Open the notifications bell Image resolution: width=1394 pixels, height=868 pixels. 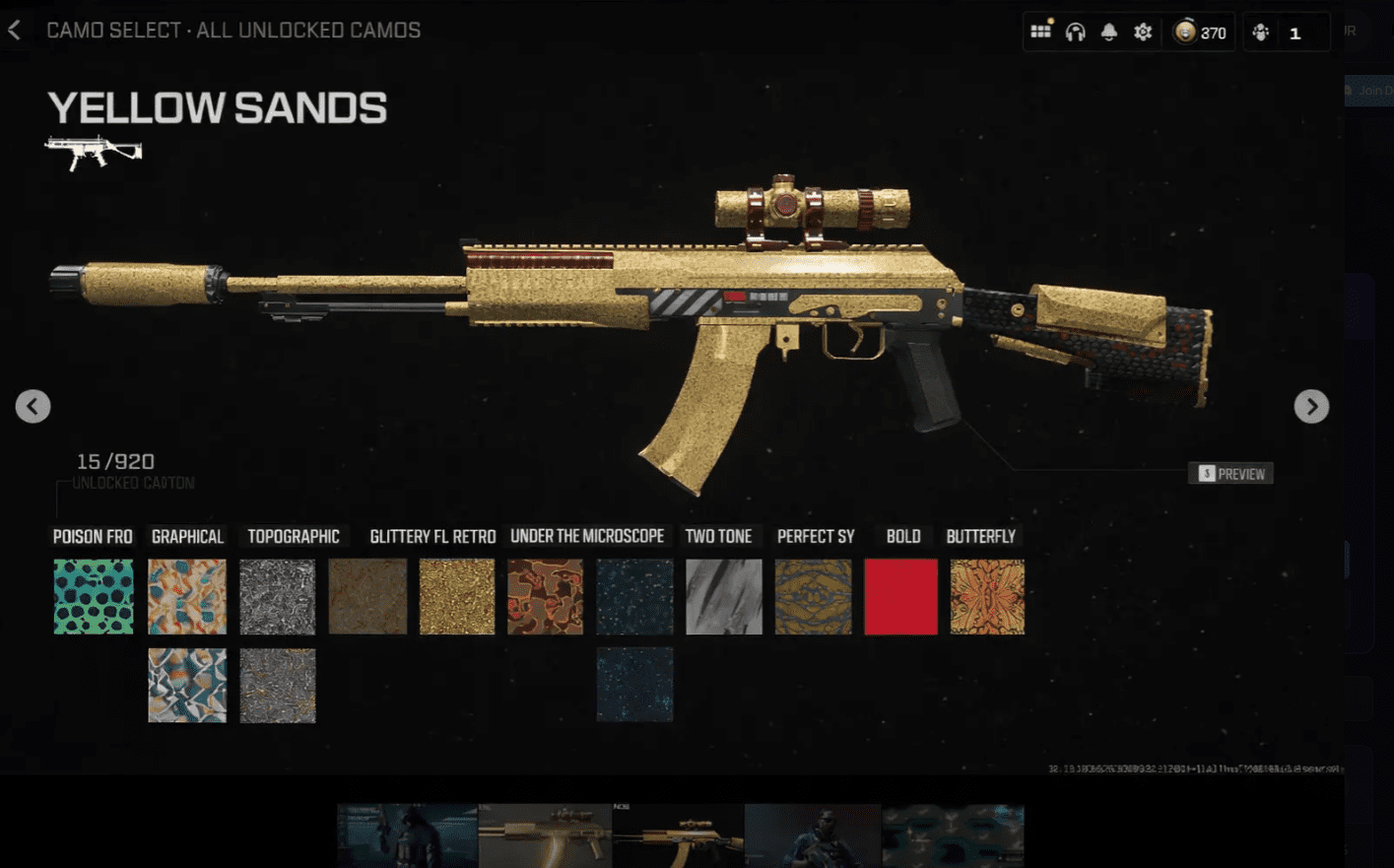click(x=1109, y=33)
